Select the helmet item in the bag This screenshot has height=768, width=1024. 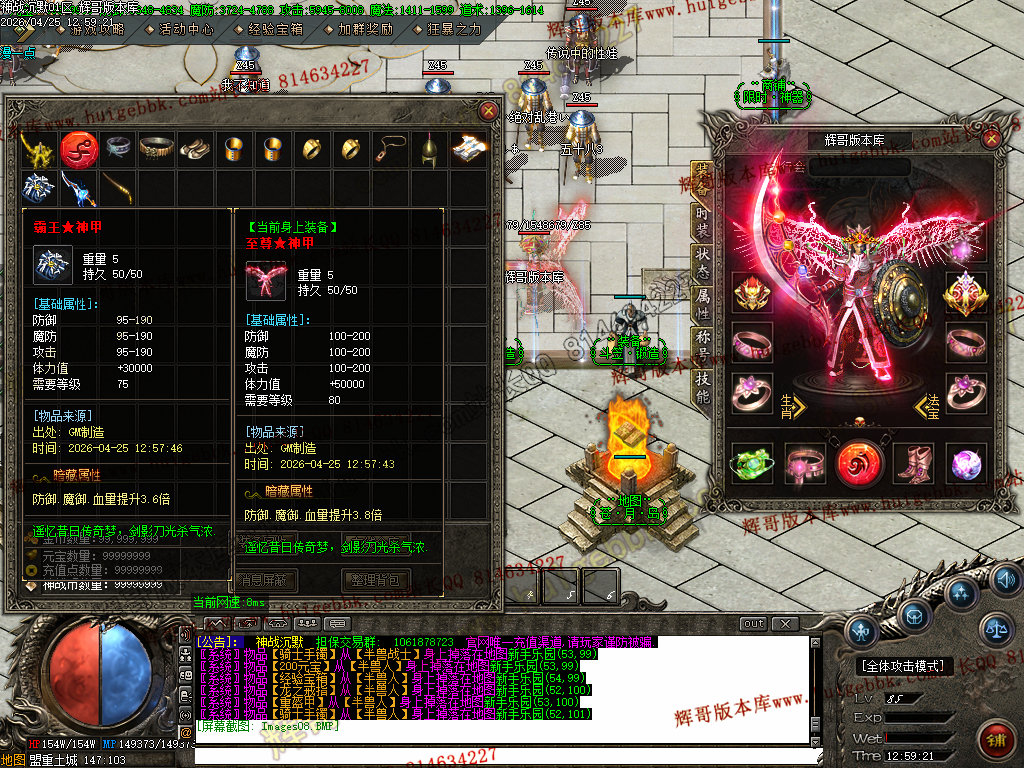click(x=428, y=149)
